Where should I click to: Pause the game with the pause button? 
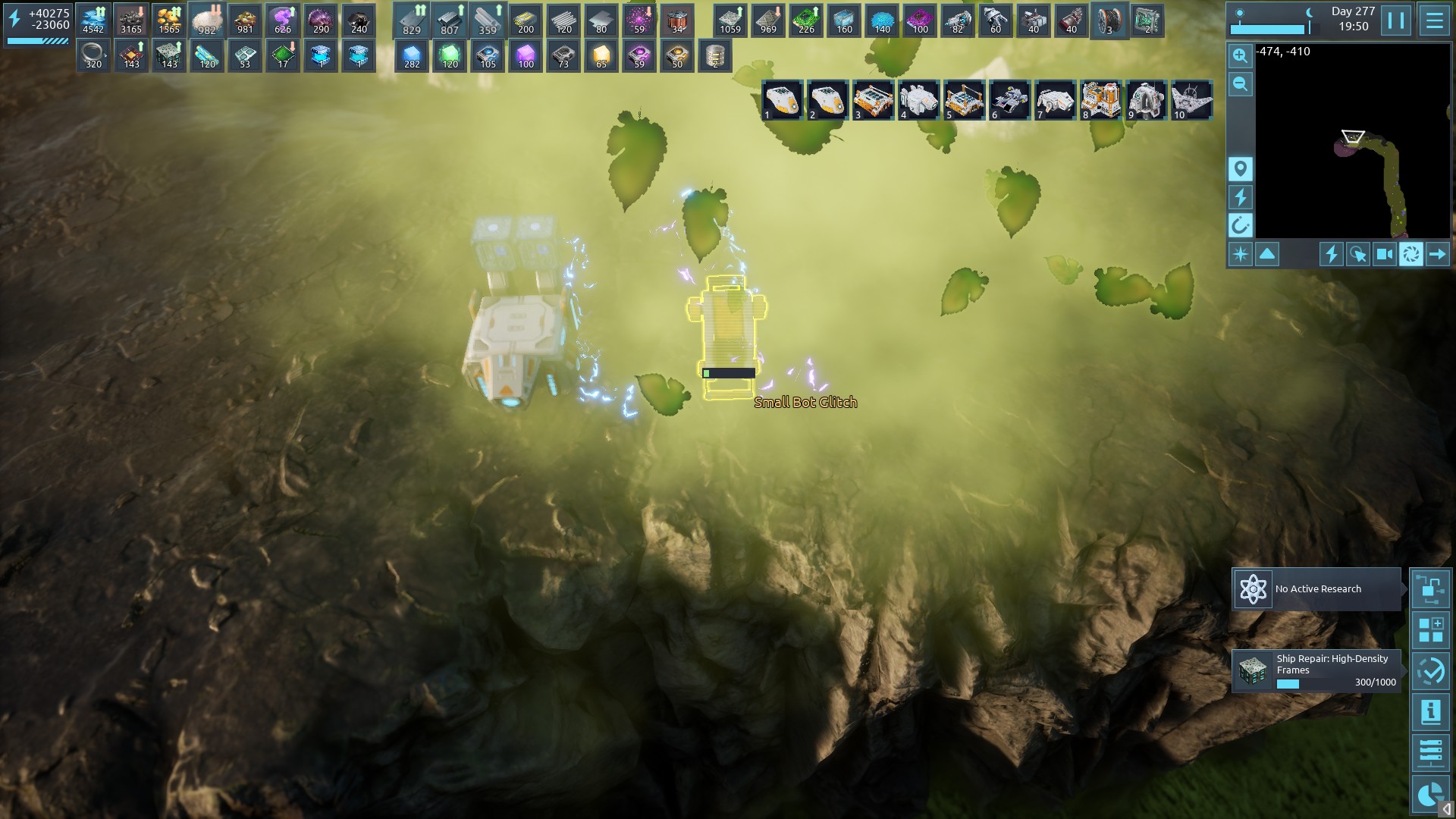[x=1396, y=20]
